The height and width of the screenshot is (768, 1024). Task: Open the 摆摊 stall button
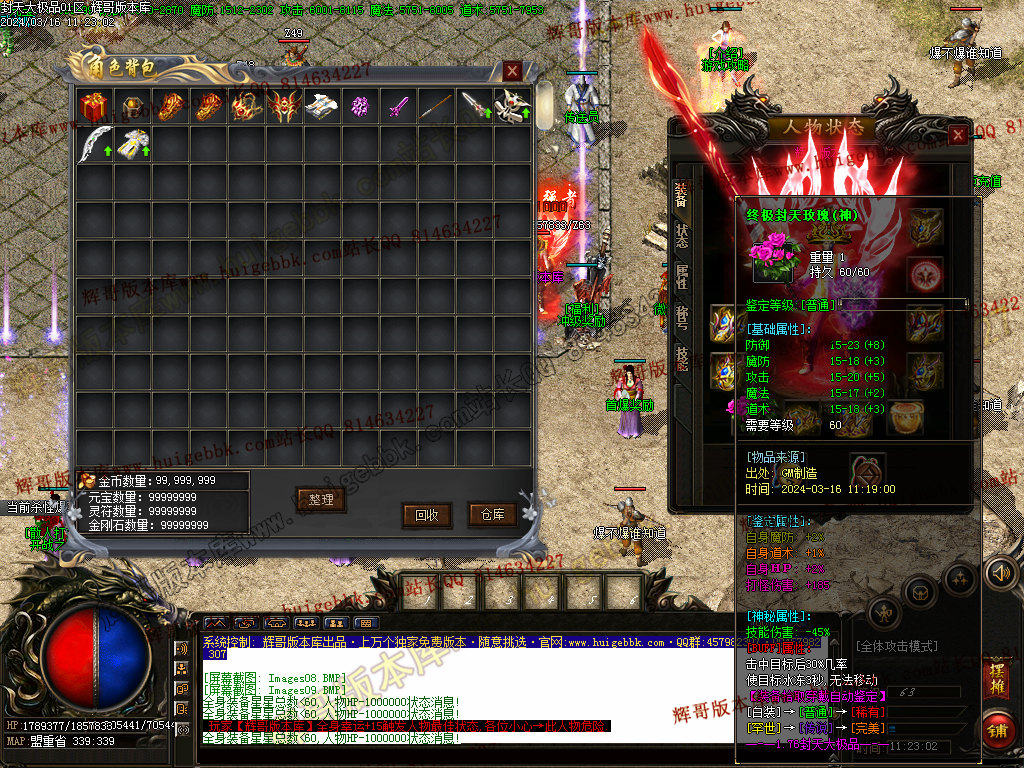pos(996,674)
